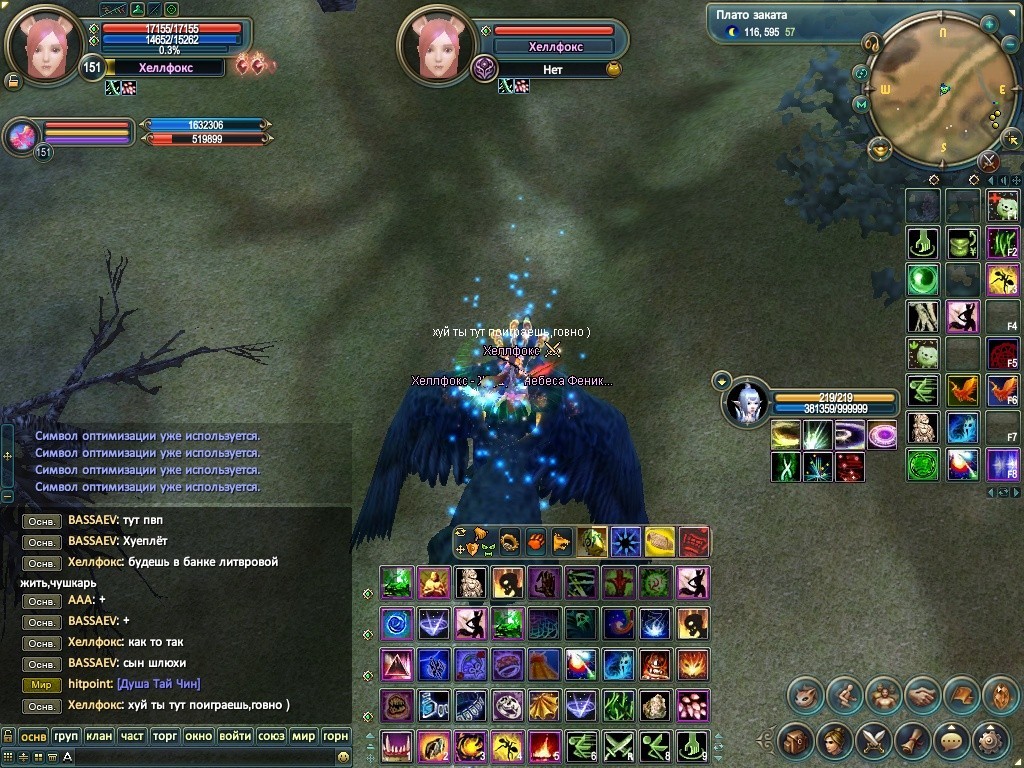This screenshot has width=1024, height=768.
Task: Open the character portrait menu
Action: (834, 741)
